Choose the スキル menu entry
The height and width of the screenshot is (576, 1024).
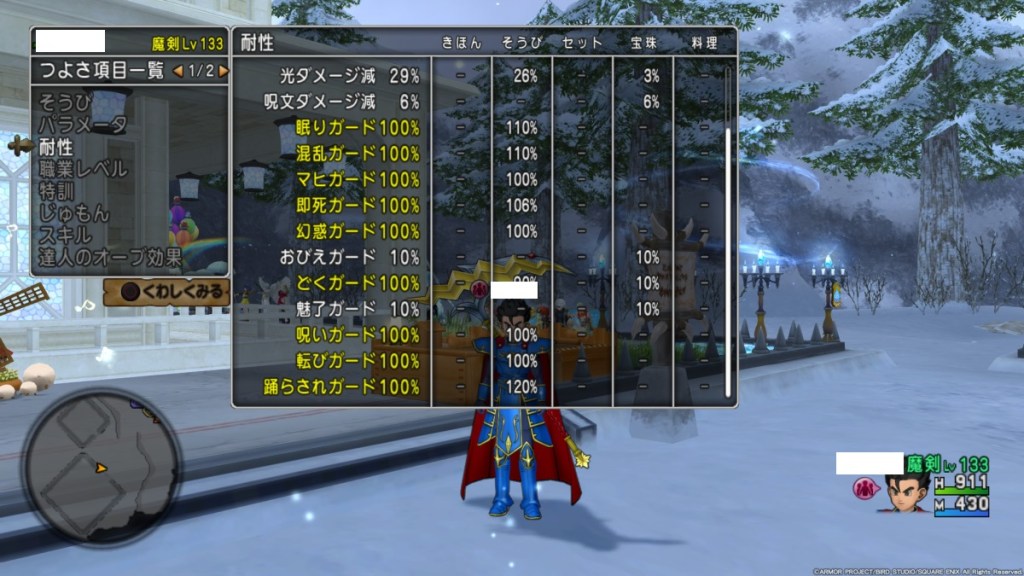pyautogui.click(x=64, y=235)
